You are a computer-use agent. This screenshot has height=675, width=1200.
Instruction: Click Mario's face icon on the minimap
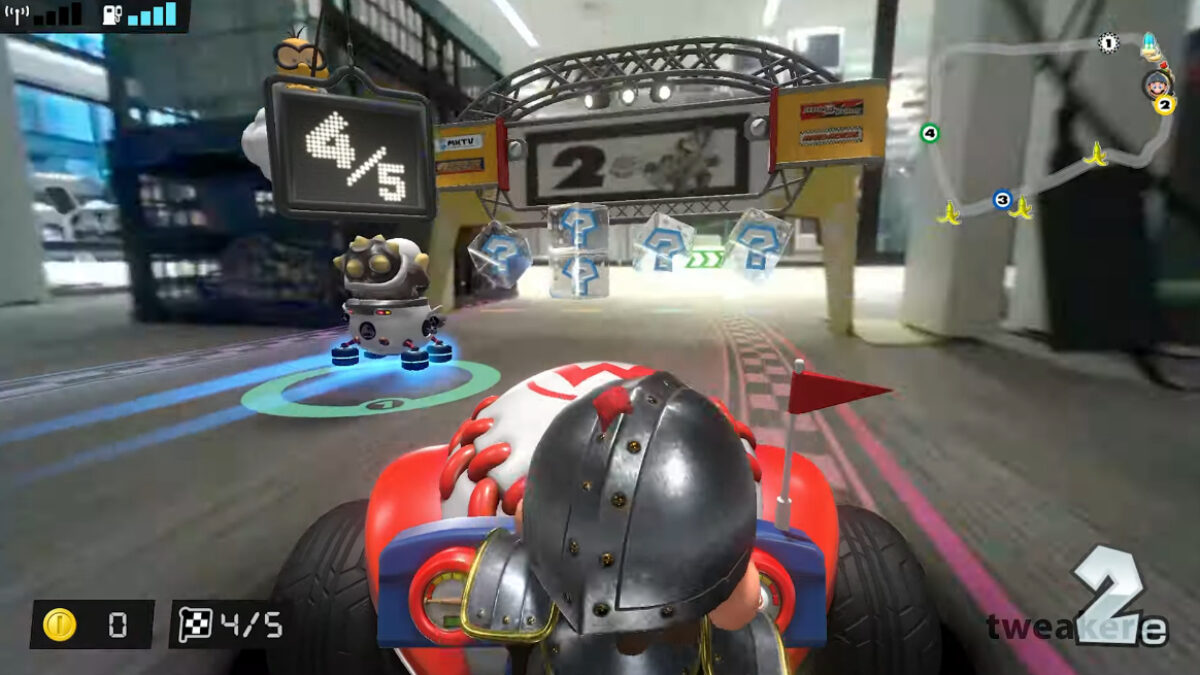(x=1156, y=82)
